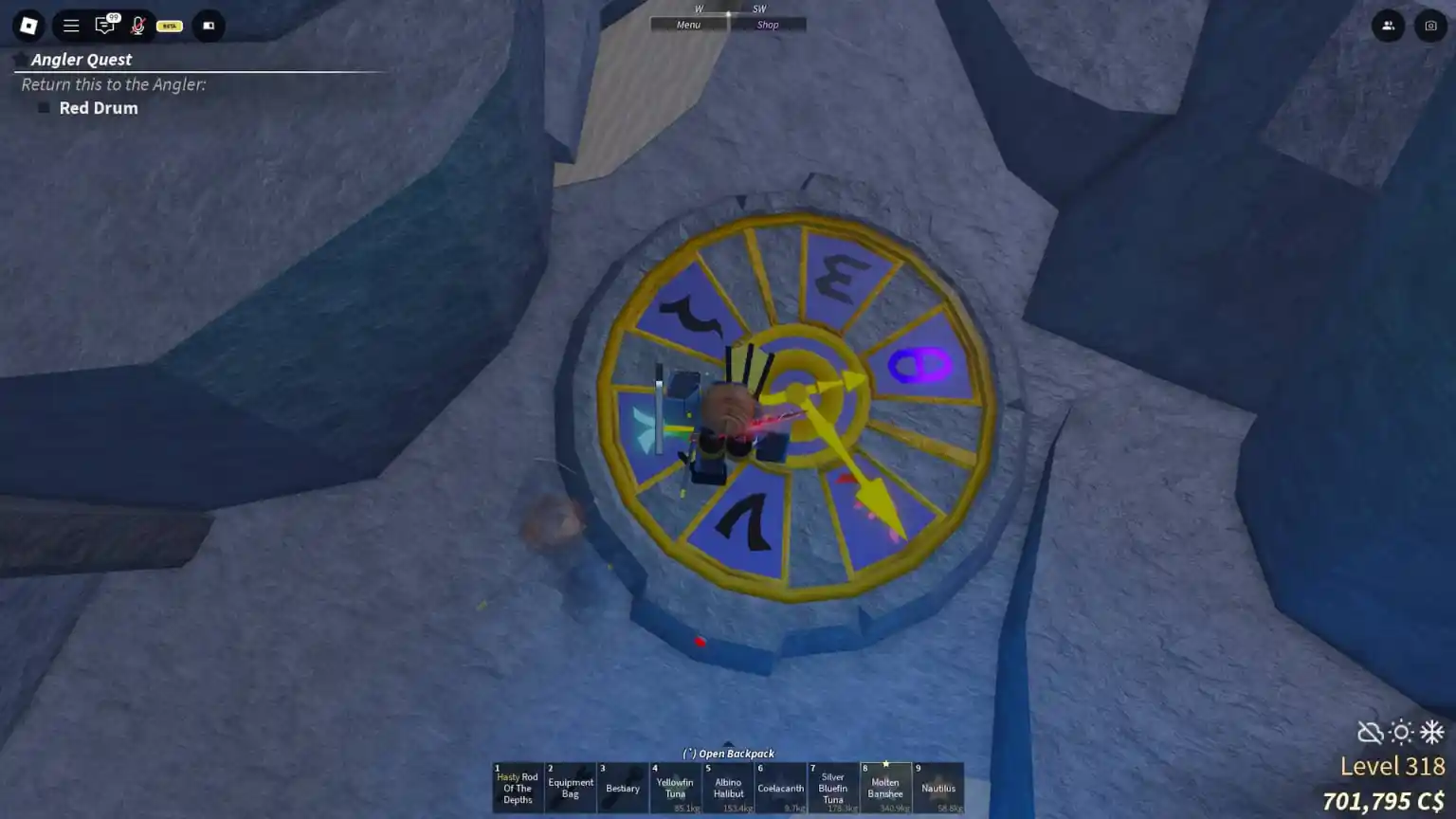Open the in-game chat icon
Image resolution: width=1456 pixels, height=819 pixels.
(x=105, y=26)
